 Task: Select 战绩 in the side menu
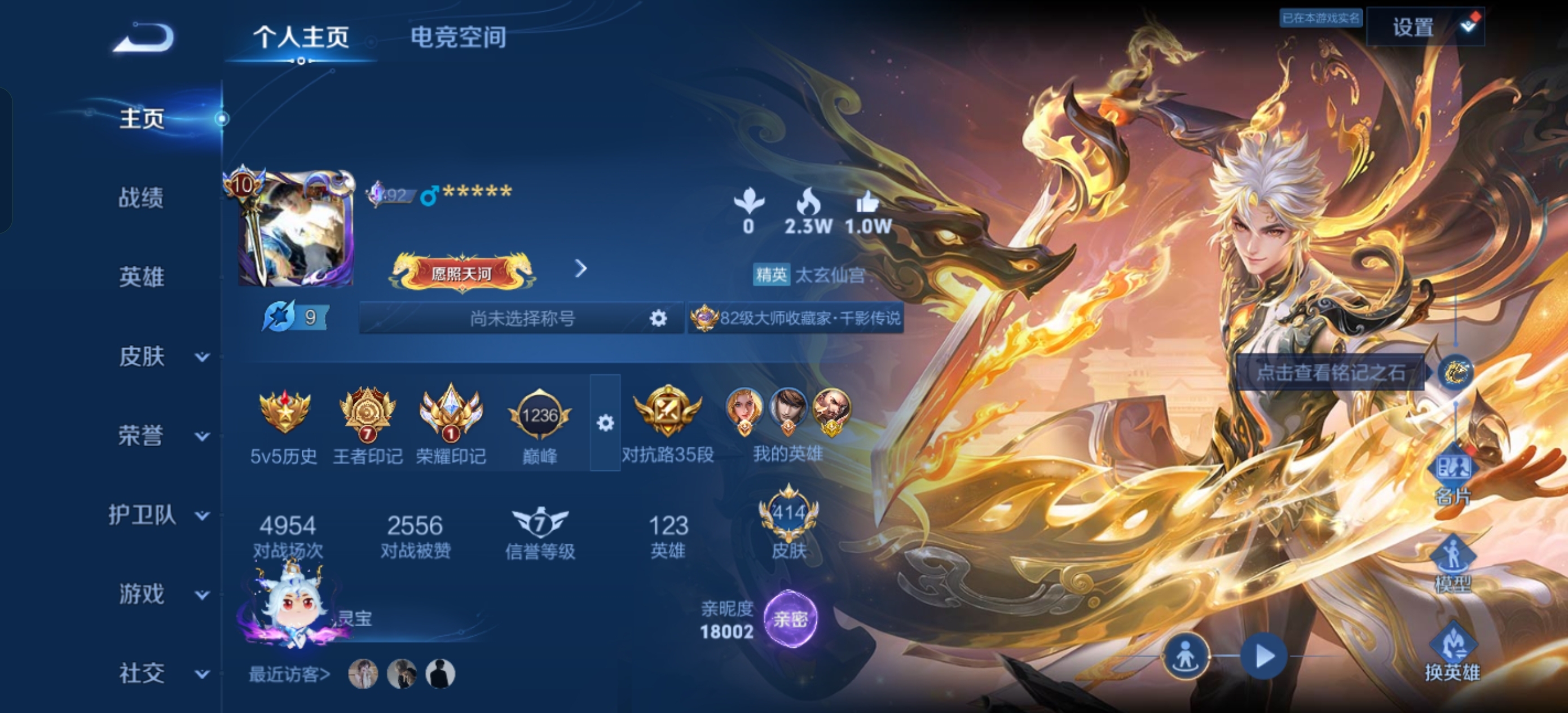pos(141,198)
